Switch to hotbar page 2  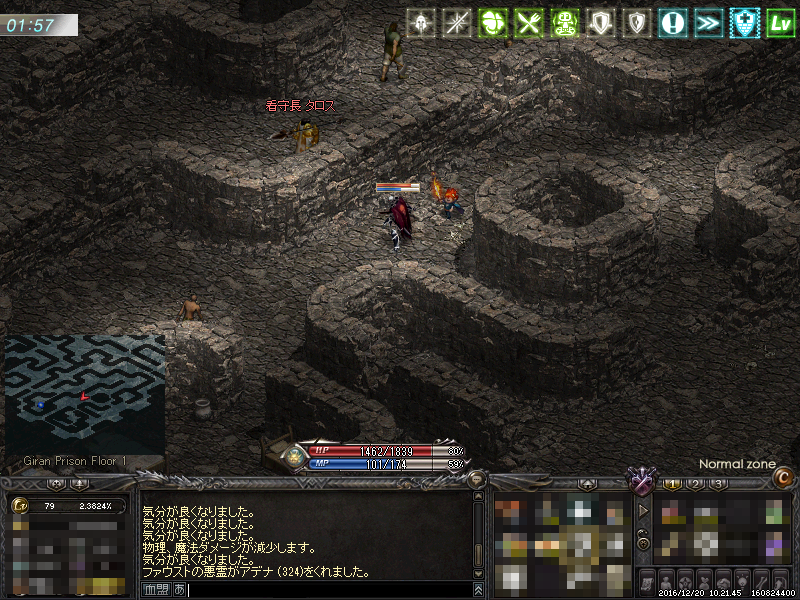[x=696, y=484]
